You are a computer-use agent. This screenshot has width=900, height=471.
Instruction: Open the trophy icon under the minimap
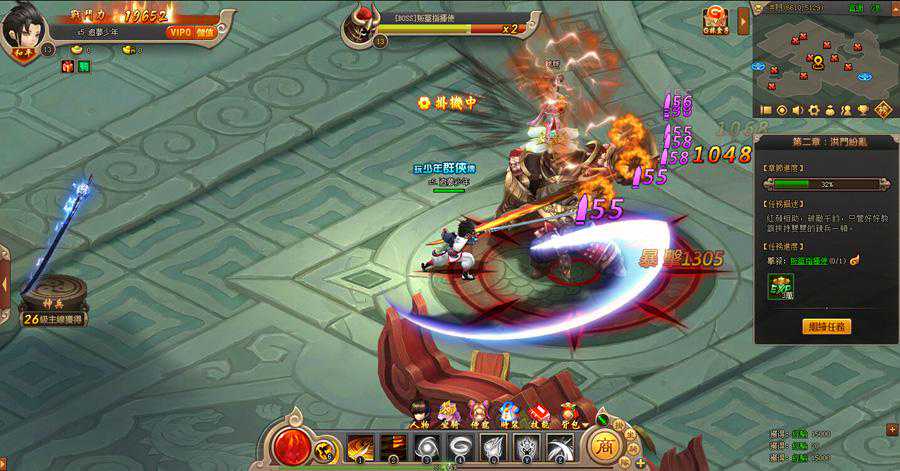coord(862,109)
